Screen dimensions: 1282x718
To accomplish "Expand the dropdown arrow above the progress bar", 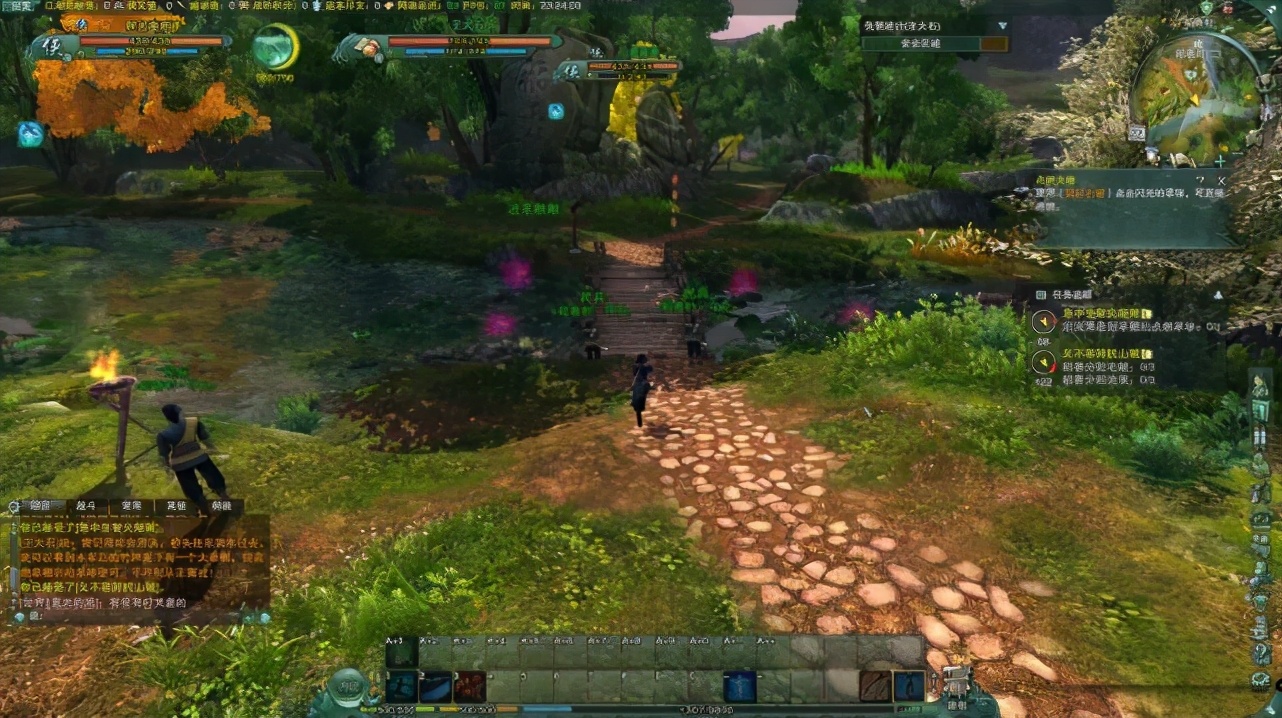I will click(x=1001, y=26).
